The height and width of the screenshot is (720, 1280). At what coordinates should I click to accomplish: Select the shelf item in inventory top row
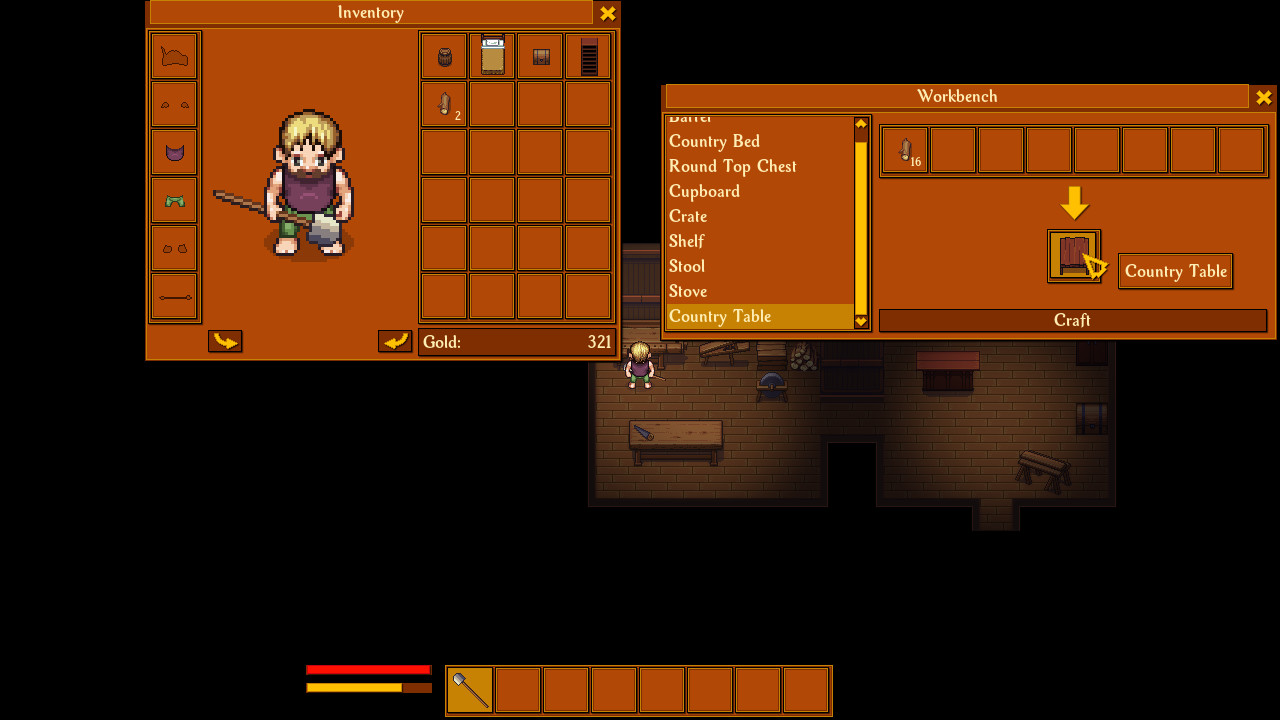click(587, 56)
